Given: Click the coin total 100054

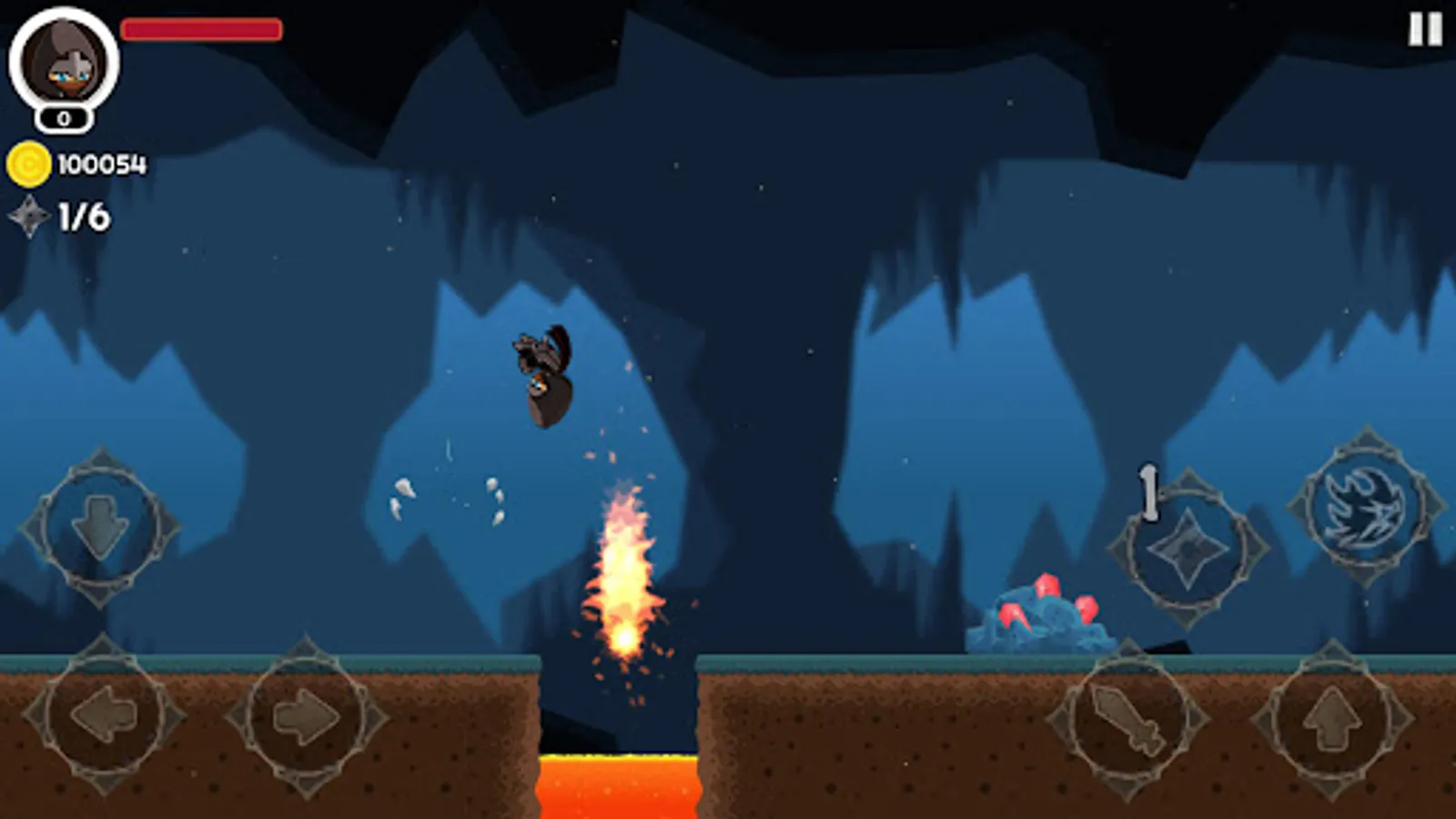Looking at the screenshot, I should 100,164.
